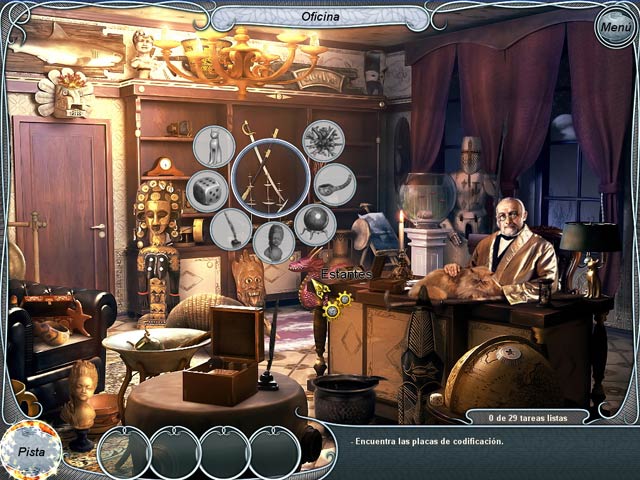The width and height of the screenshot is (640, 480).
Task: Click the central crossed swords circle
Action: coord(270,178)
